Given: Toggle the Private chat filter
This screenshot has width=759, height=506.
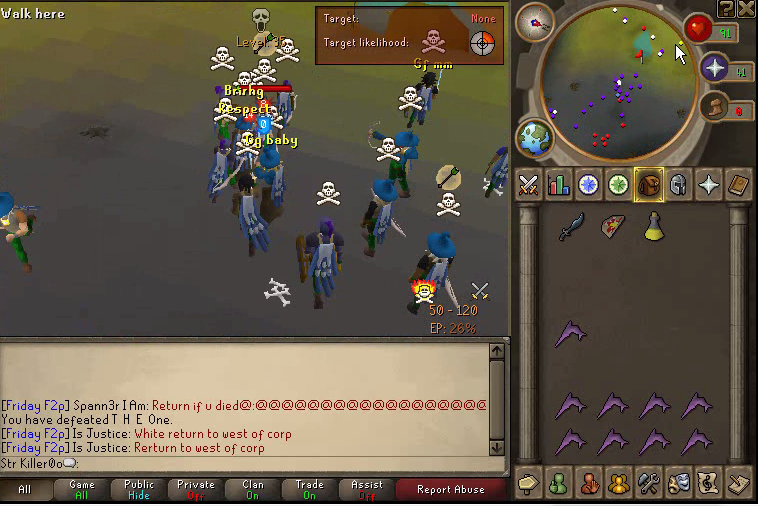Looking at the screenshot, I should click(x=196, y=489).
